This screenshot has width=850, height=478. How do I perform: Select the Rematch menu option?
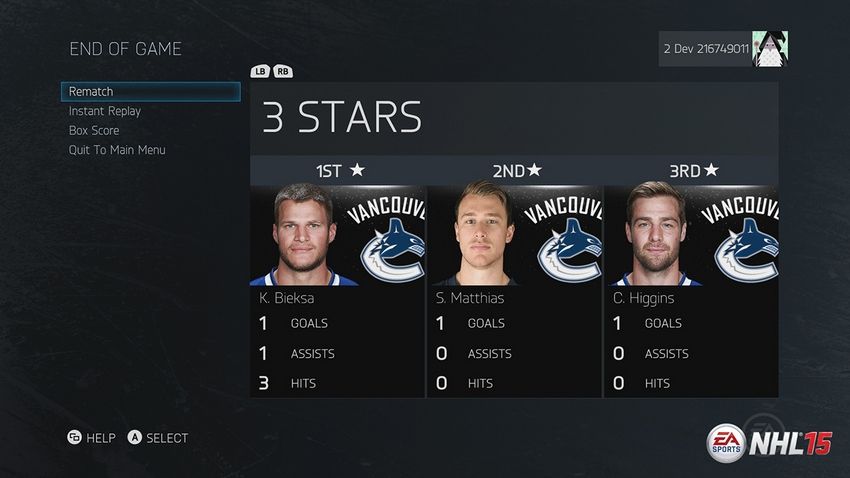pos(150,92)
